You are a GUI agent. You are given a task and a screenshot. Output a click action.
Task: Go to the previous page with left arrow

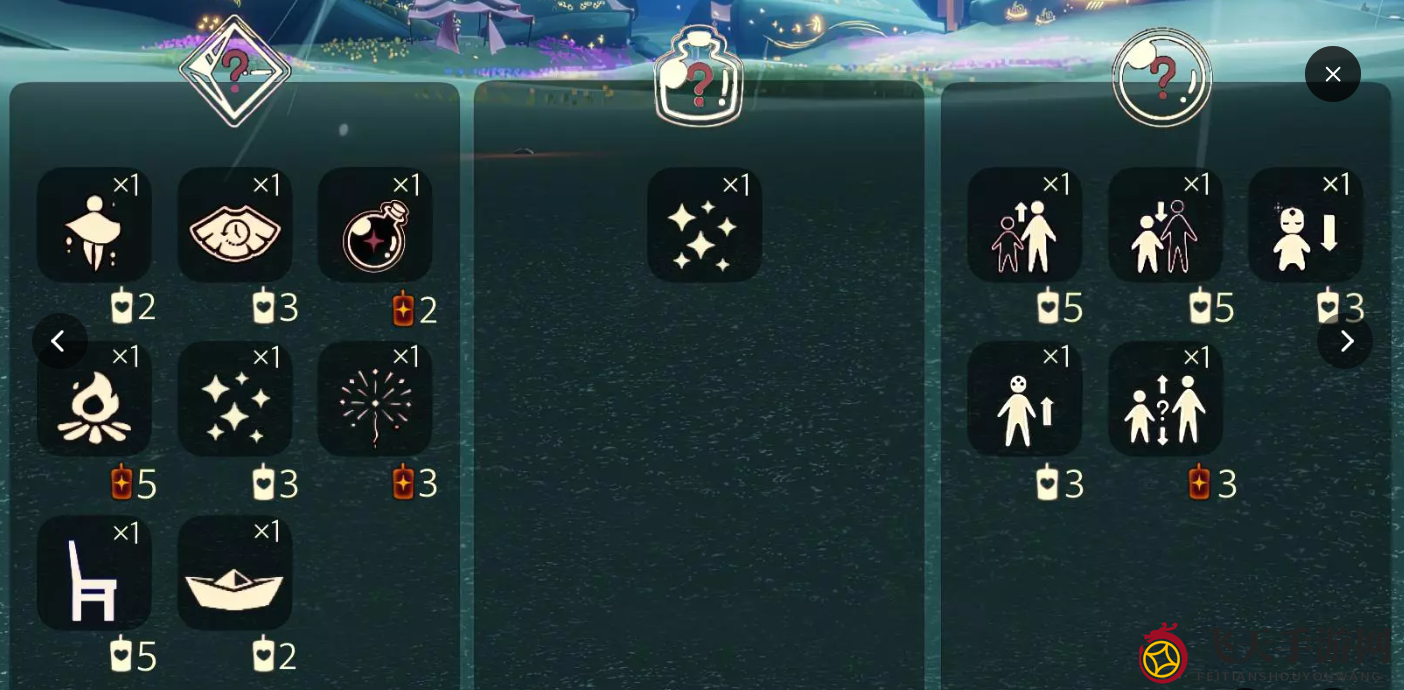(x=59, y=341)
